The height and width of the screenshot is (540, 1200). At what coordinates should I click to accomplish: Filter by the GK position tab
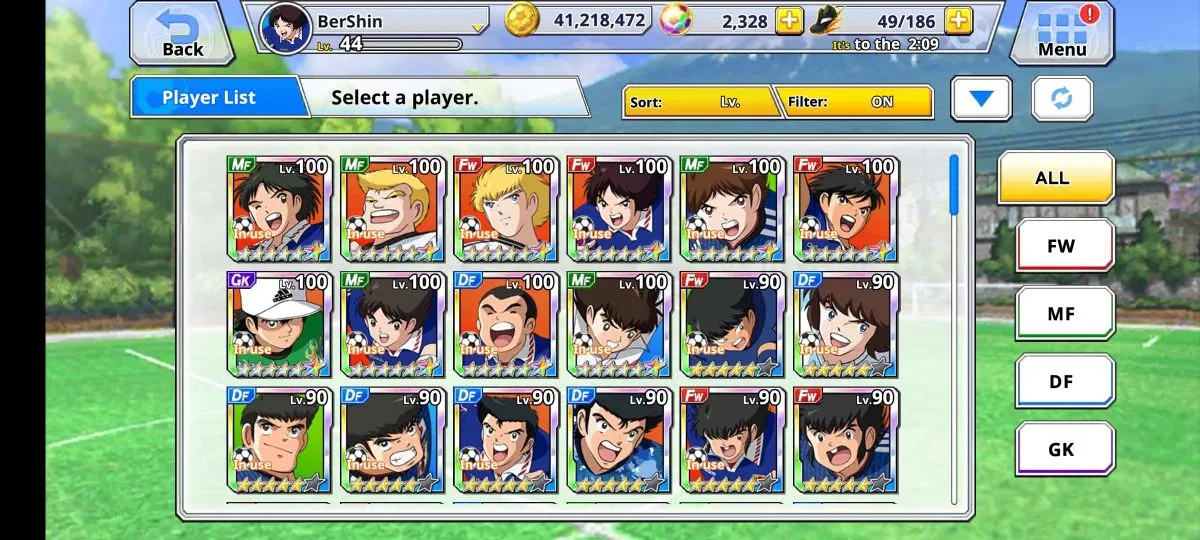(1064, 449)
